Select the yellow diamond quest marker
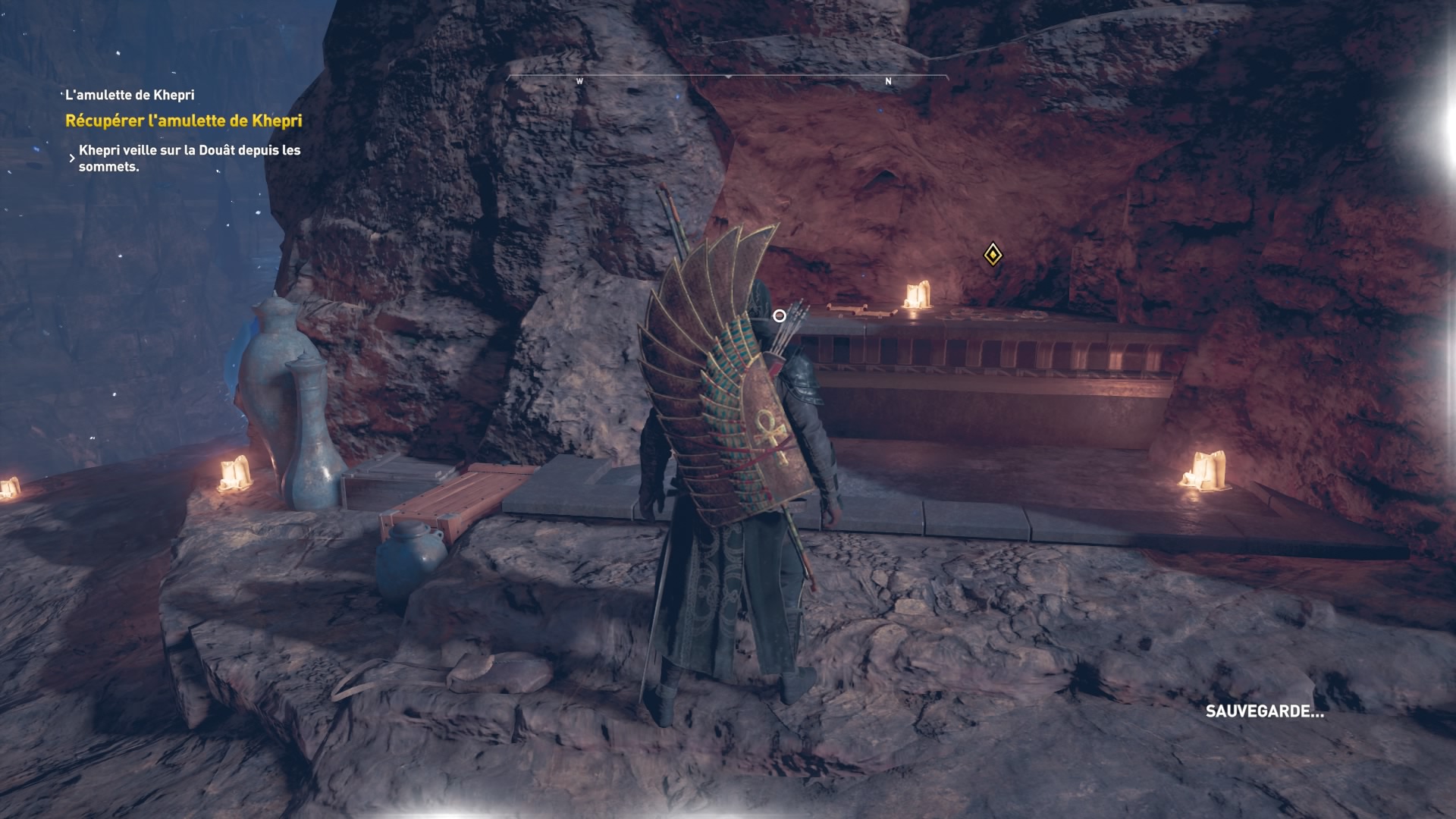The height and width of the screenshot is (819, 1456). (x=993, y=255)
